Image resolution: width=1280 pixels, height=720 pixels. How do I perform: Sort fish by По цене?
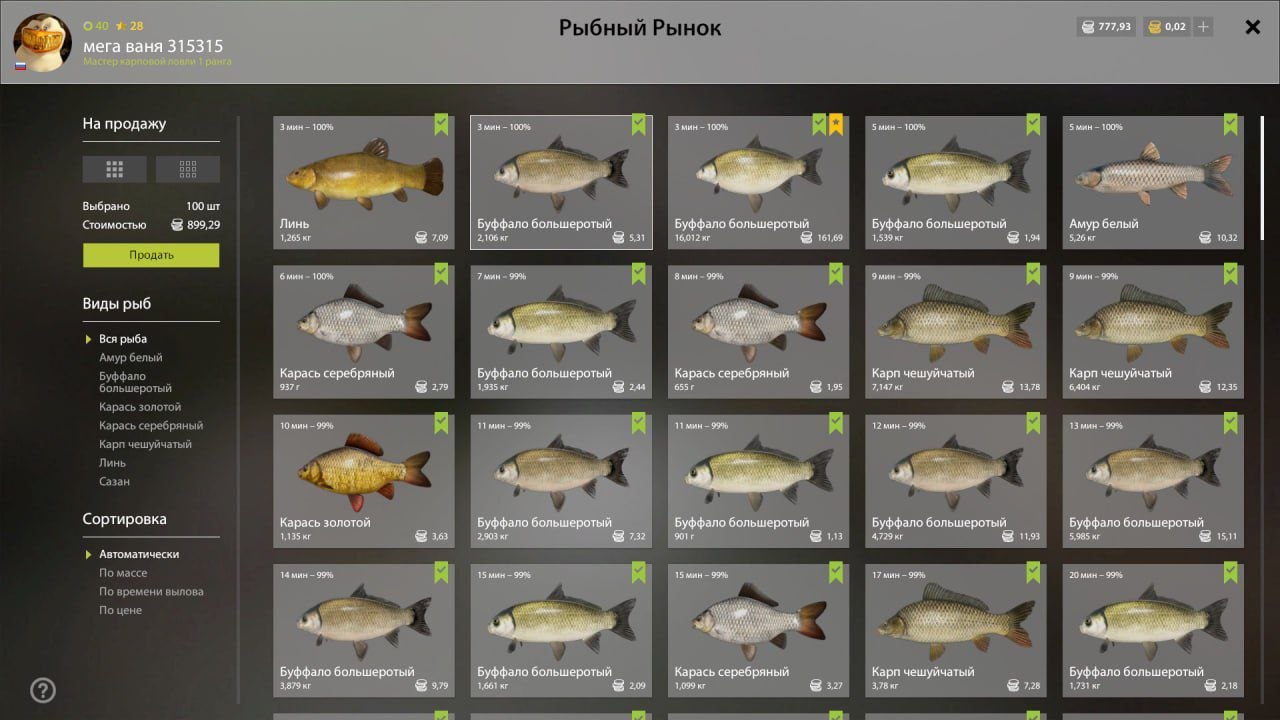click(120, 610)
